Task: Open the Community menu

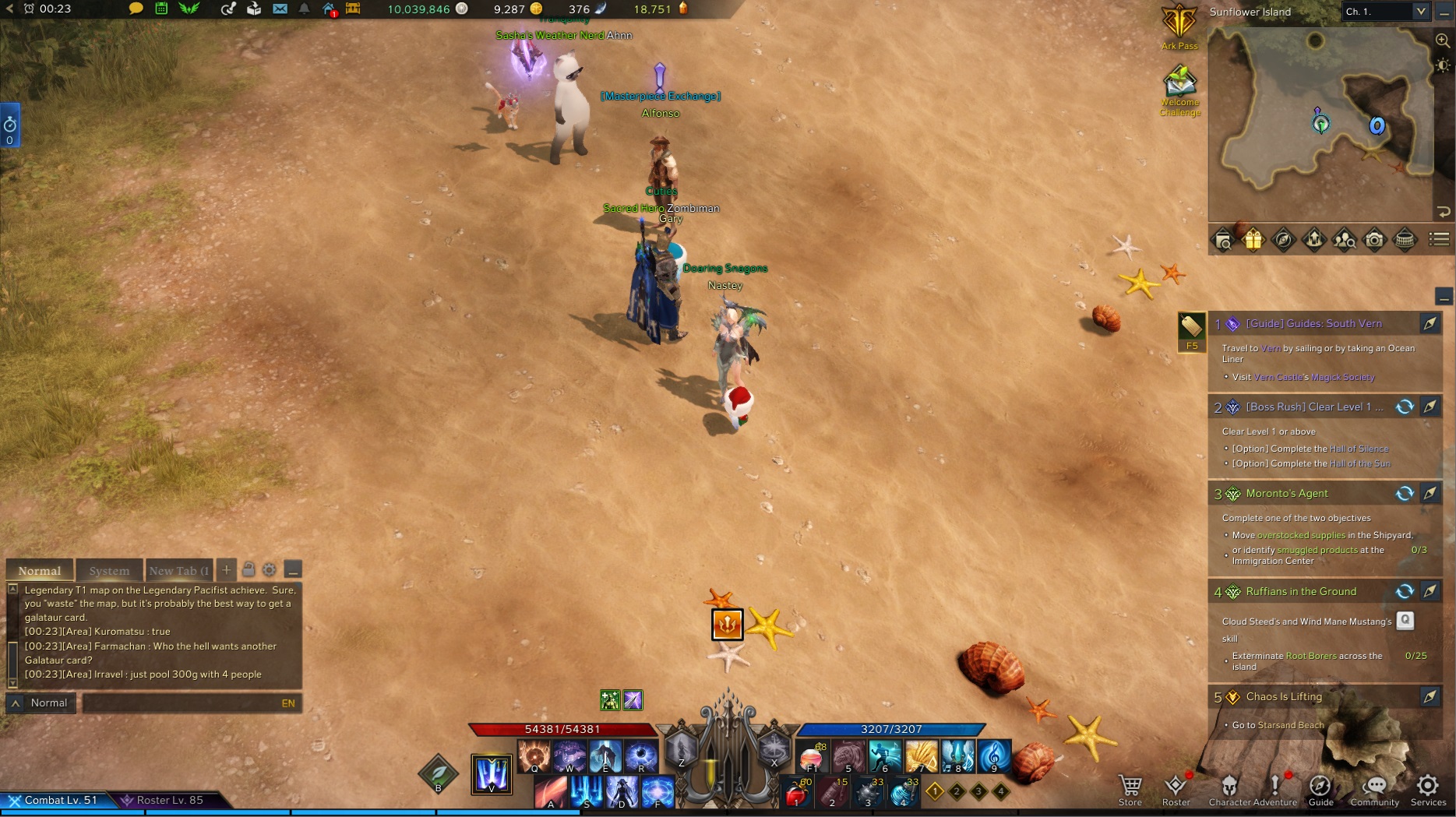Action: coord(1375,789)
